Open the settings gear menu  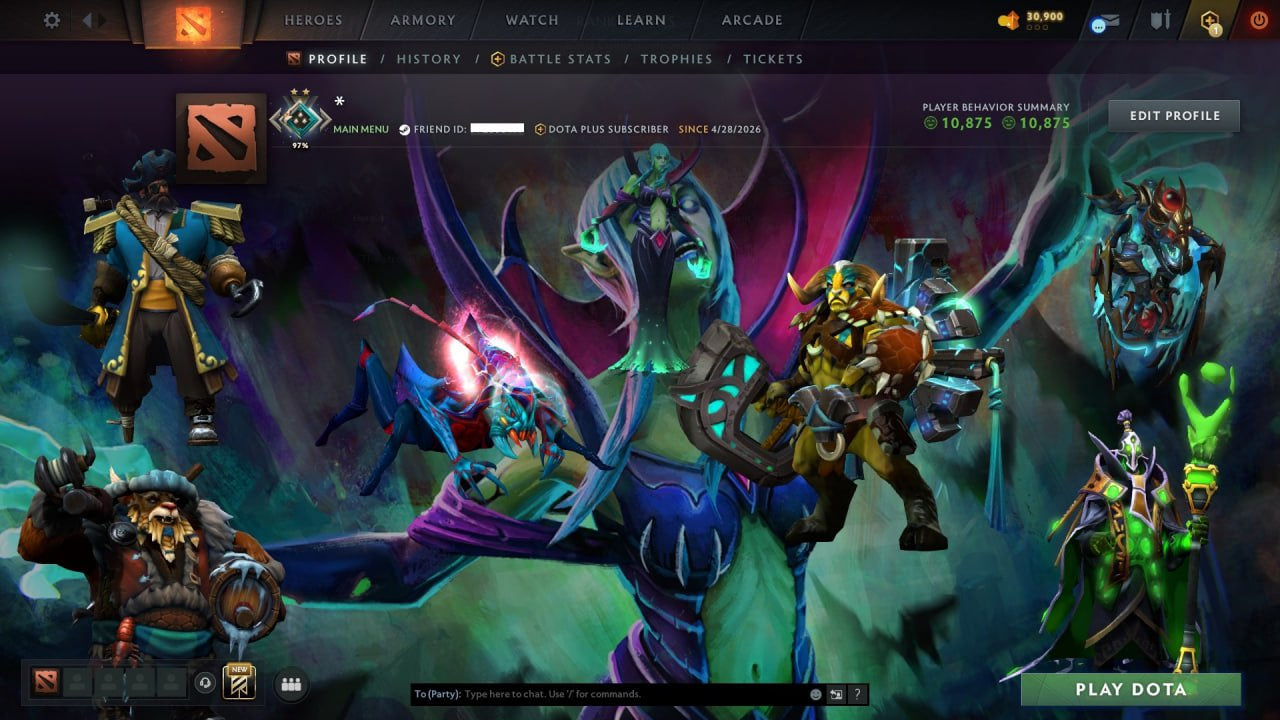click(x=53, y=20)
